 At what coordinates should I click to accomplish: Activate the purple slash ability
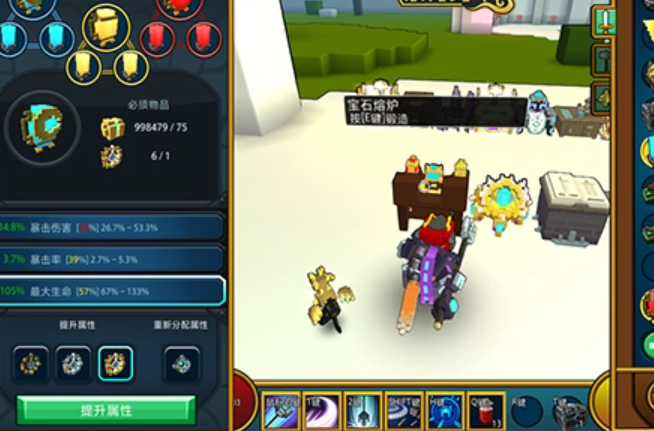322,411
